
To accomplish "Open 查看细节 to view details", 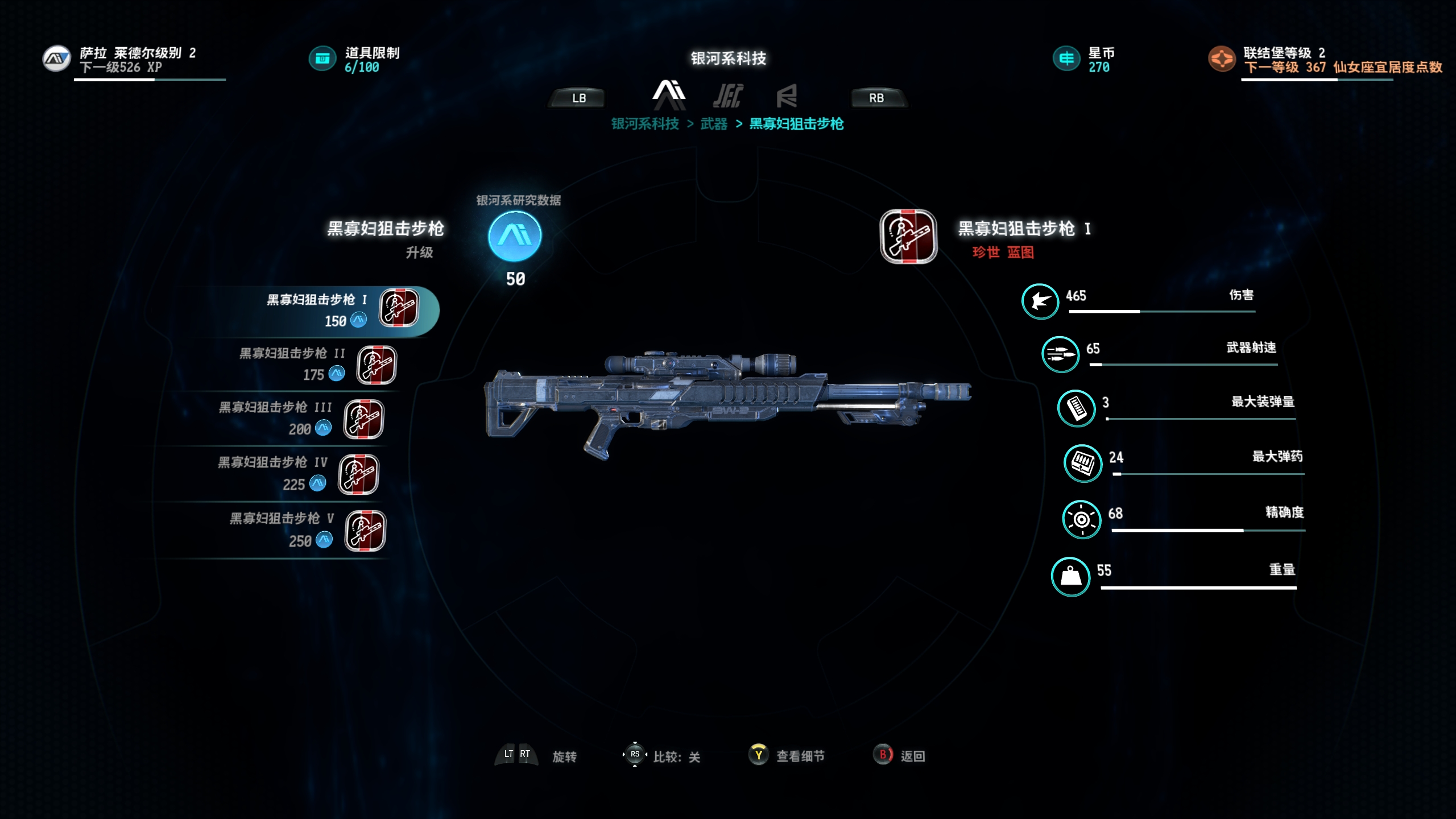I will click(x=787, y=755).
